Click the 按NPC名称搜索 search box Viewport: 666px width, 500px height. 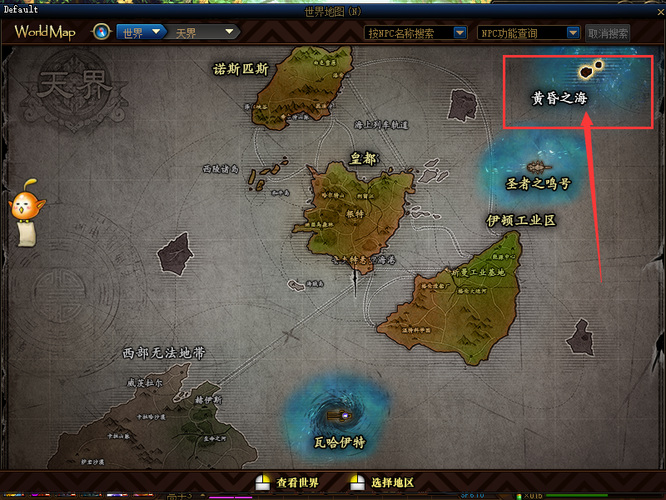click(415, 33)
